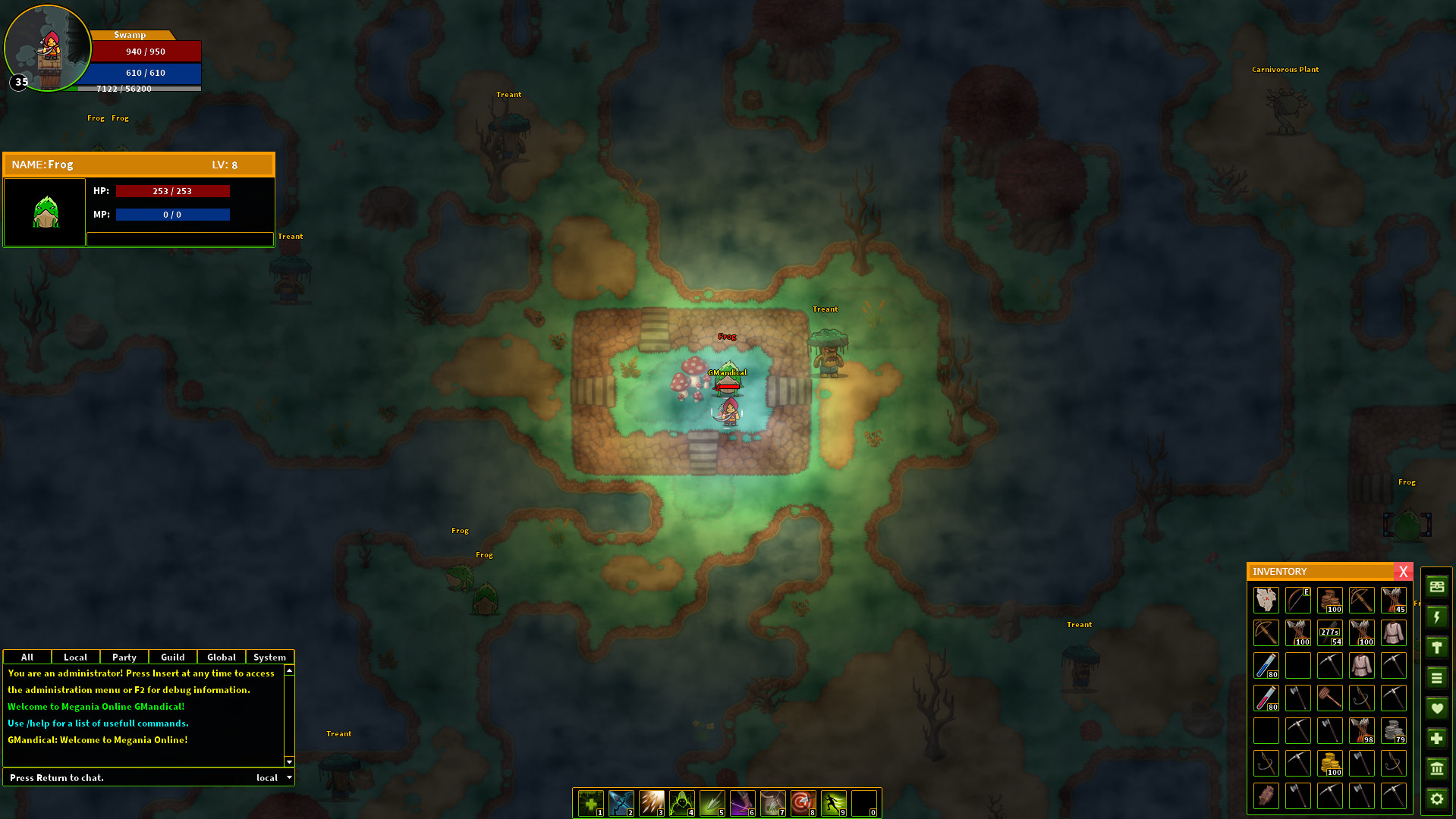
Task: Click the gold coins stack in inventory
Action: click(1329, 764)
